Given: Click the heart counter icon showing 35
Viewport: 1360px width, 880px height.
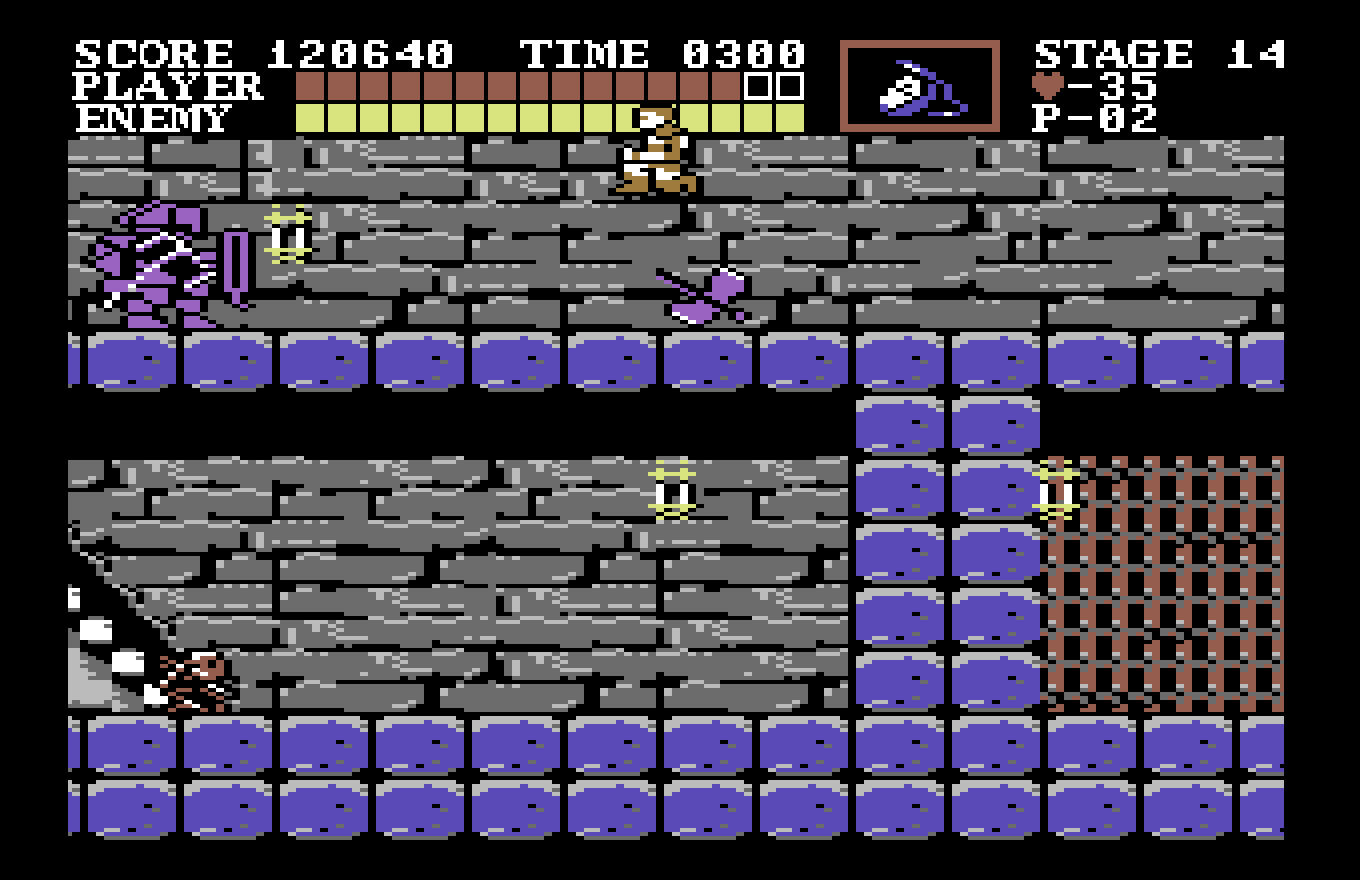Looking at the screenshot, I should click(1046, 87).
